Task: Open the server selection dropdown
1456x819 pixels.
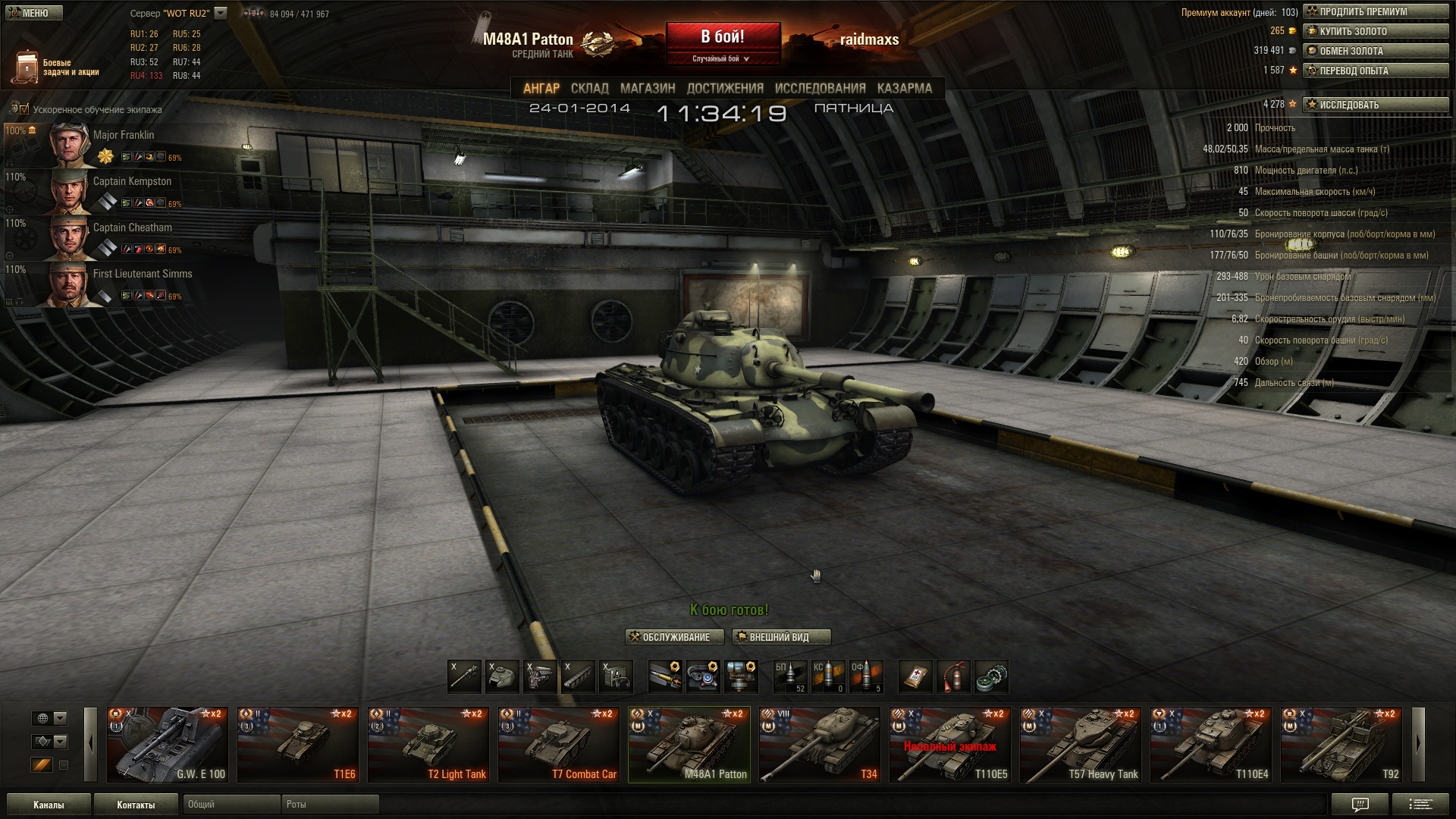Action: pos(221,13)
